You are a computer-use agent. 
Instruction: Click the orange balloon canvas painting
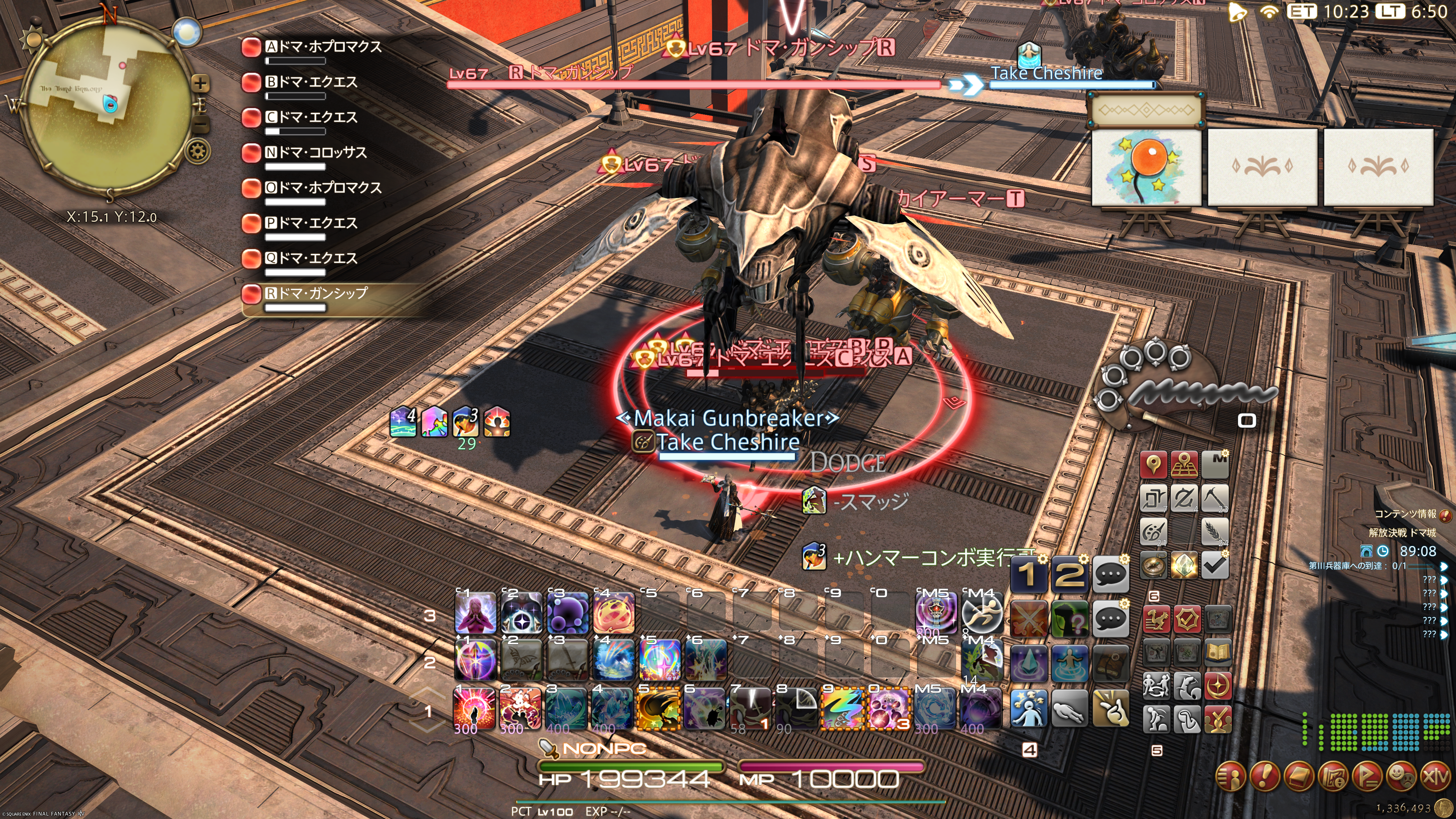click(x=1146, y=167)
